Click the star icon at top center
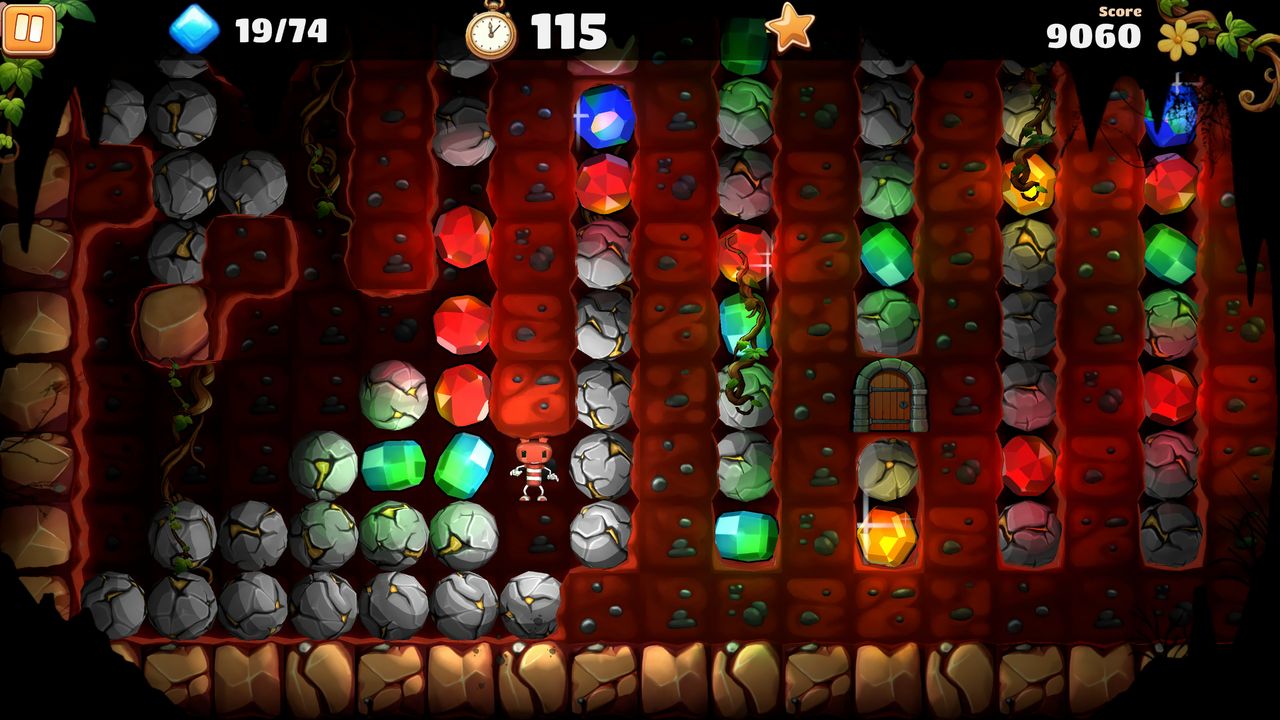Viewport: 1280px width, 720px height. 789,30
